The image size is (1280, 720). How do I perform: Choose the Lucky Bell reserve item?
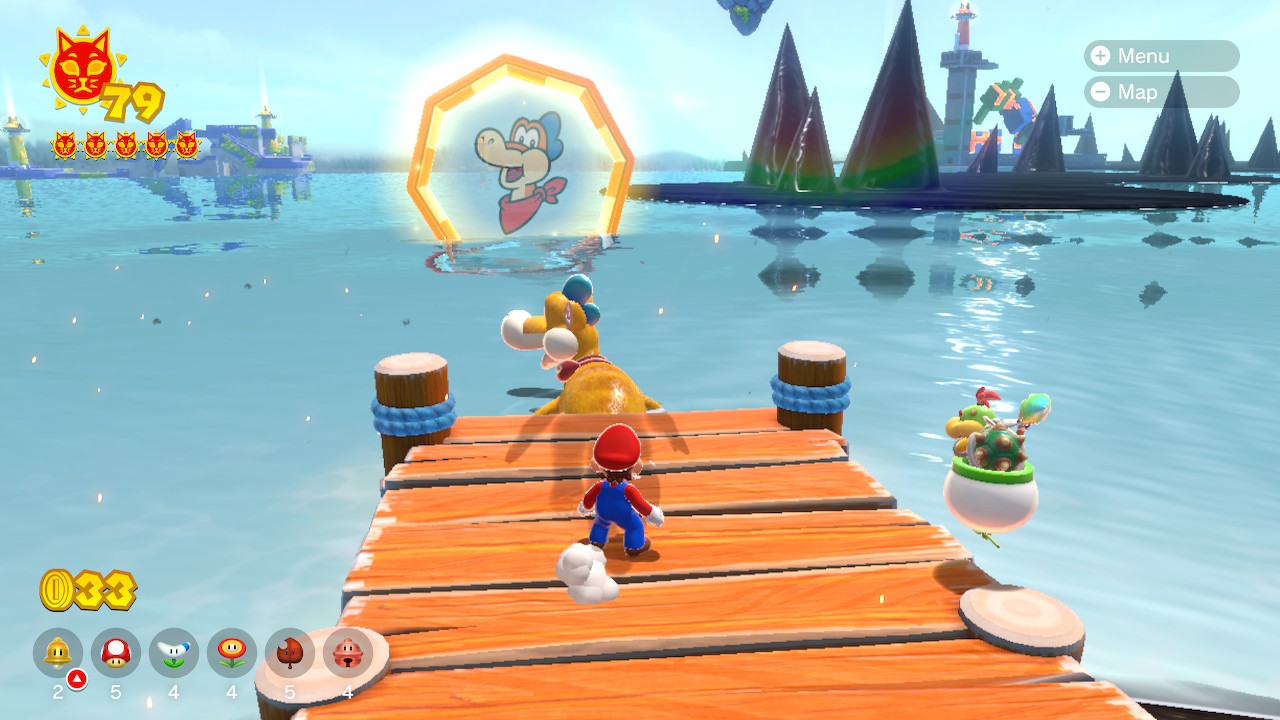tap(348, 653)
